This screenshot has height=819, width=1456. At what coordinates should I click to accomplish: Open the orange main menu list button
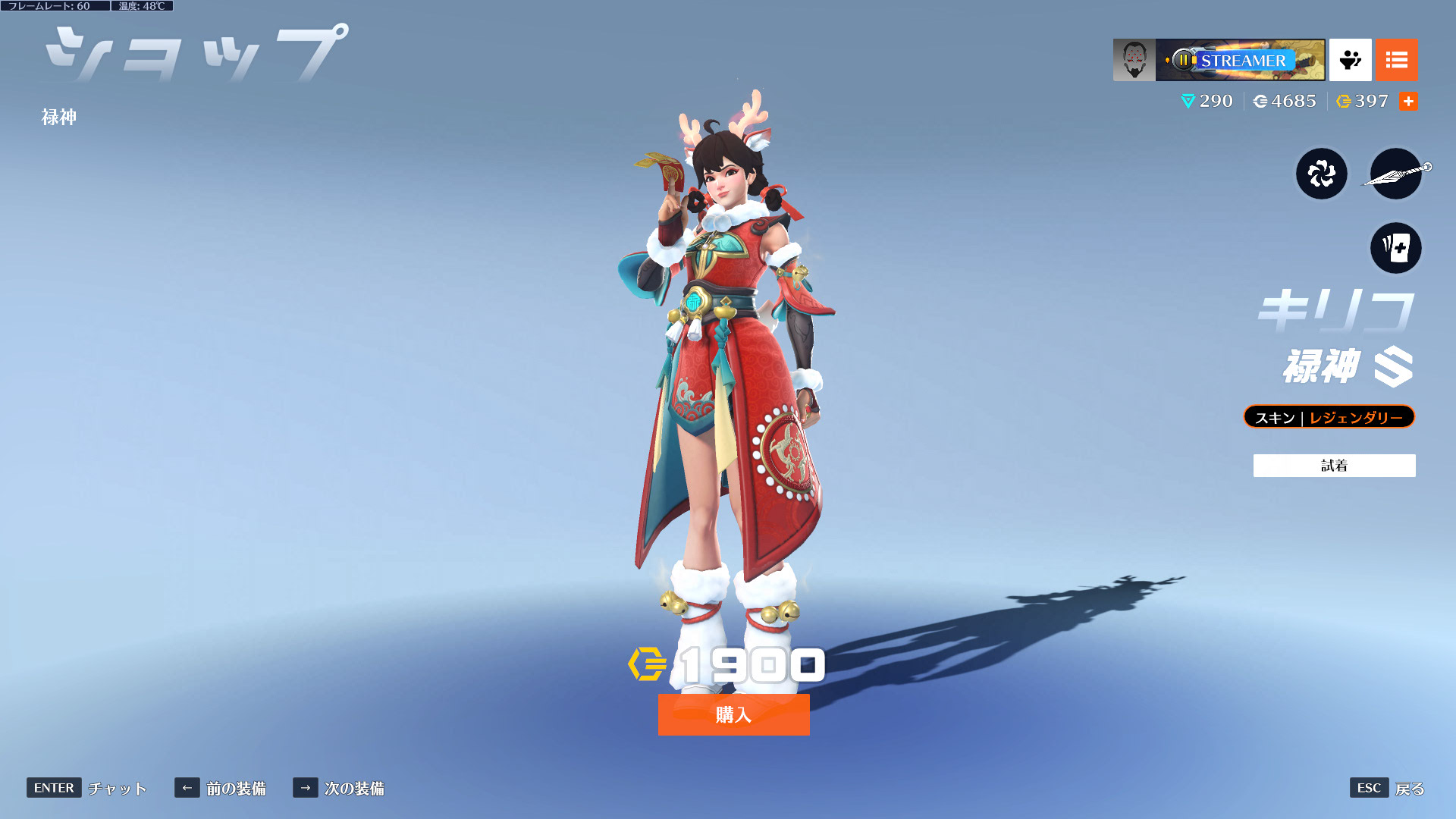(1396, 60)
